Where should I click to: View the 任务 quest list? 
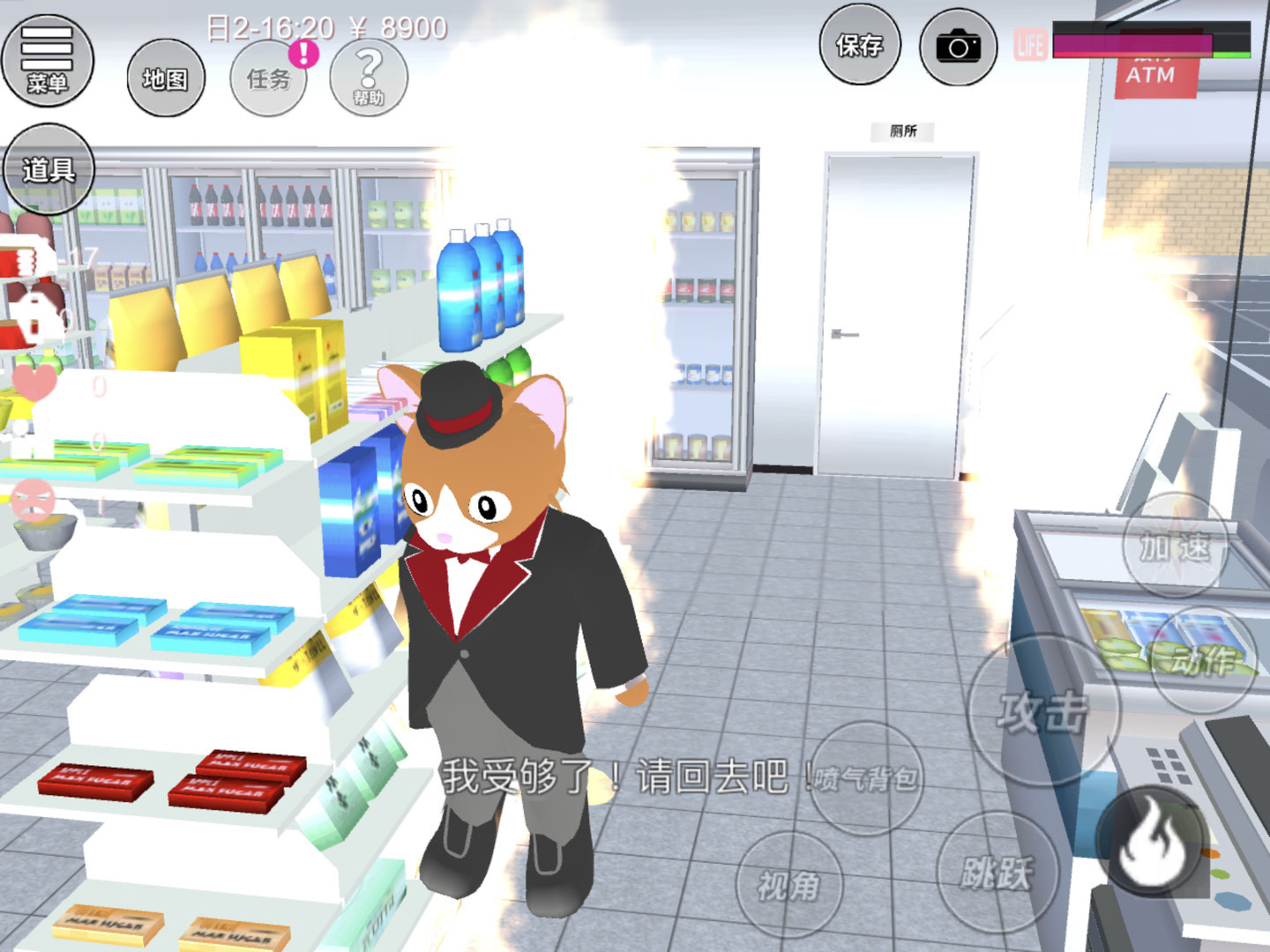click(x=269, y=79)
